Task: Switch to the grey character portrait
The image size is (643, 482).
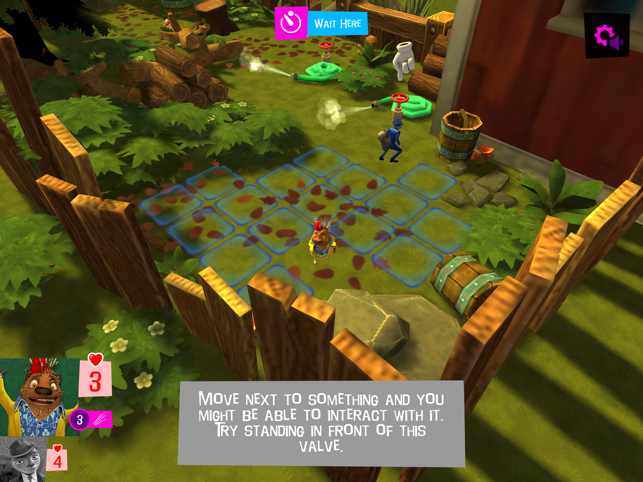Action: [22, 458]
